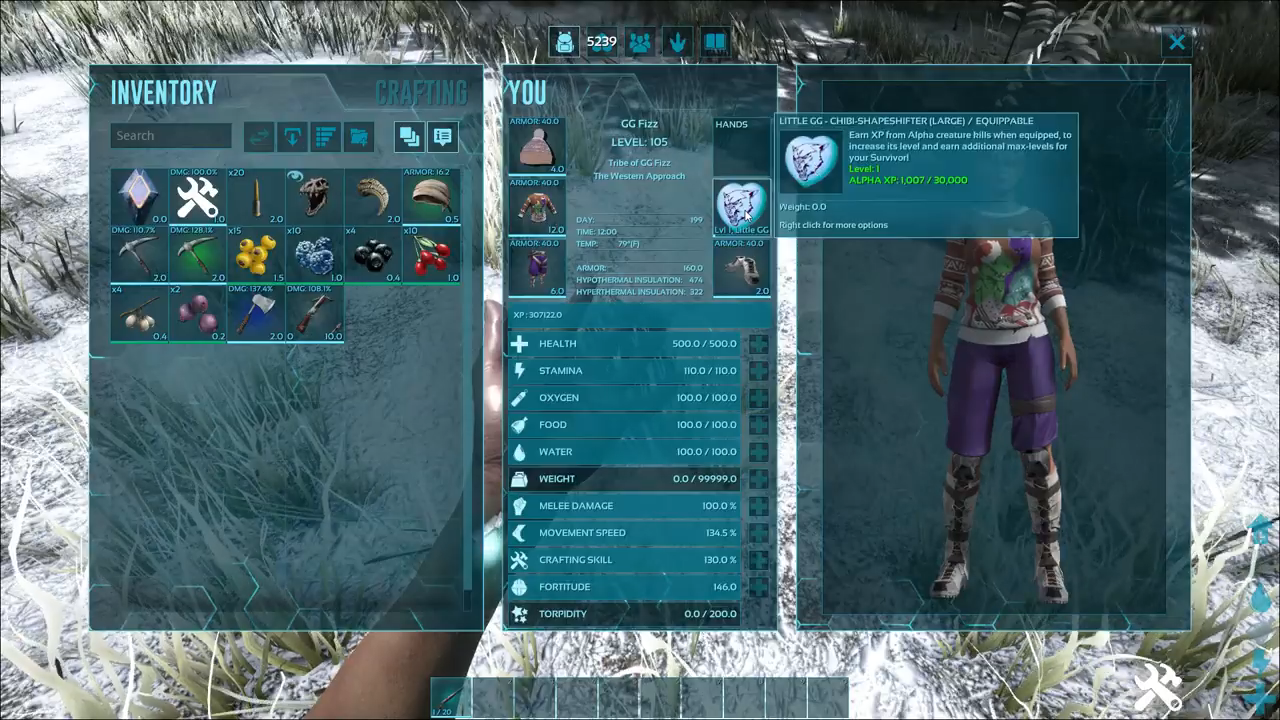1280x720 pixels.
Task: Toggle the item tooltip display button
Action: click(443, 137)
